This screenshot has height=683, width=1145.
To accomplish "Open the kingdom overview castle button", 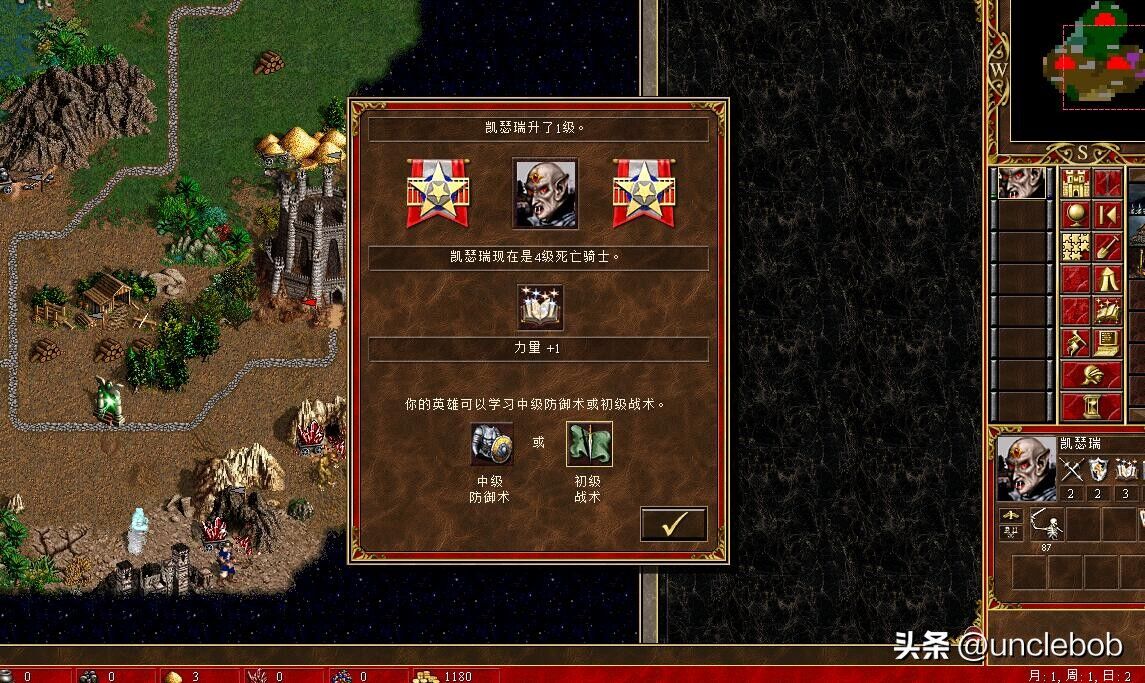I will coord(1075,184).
